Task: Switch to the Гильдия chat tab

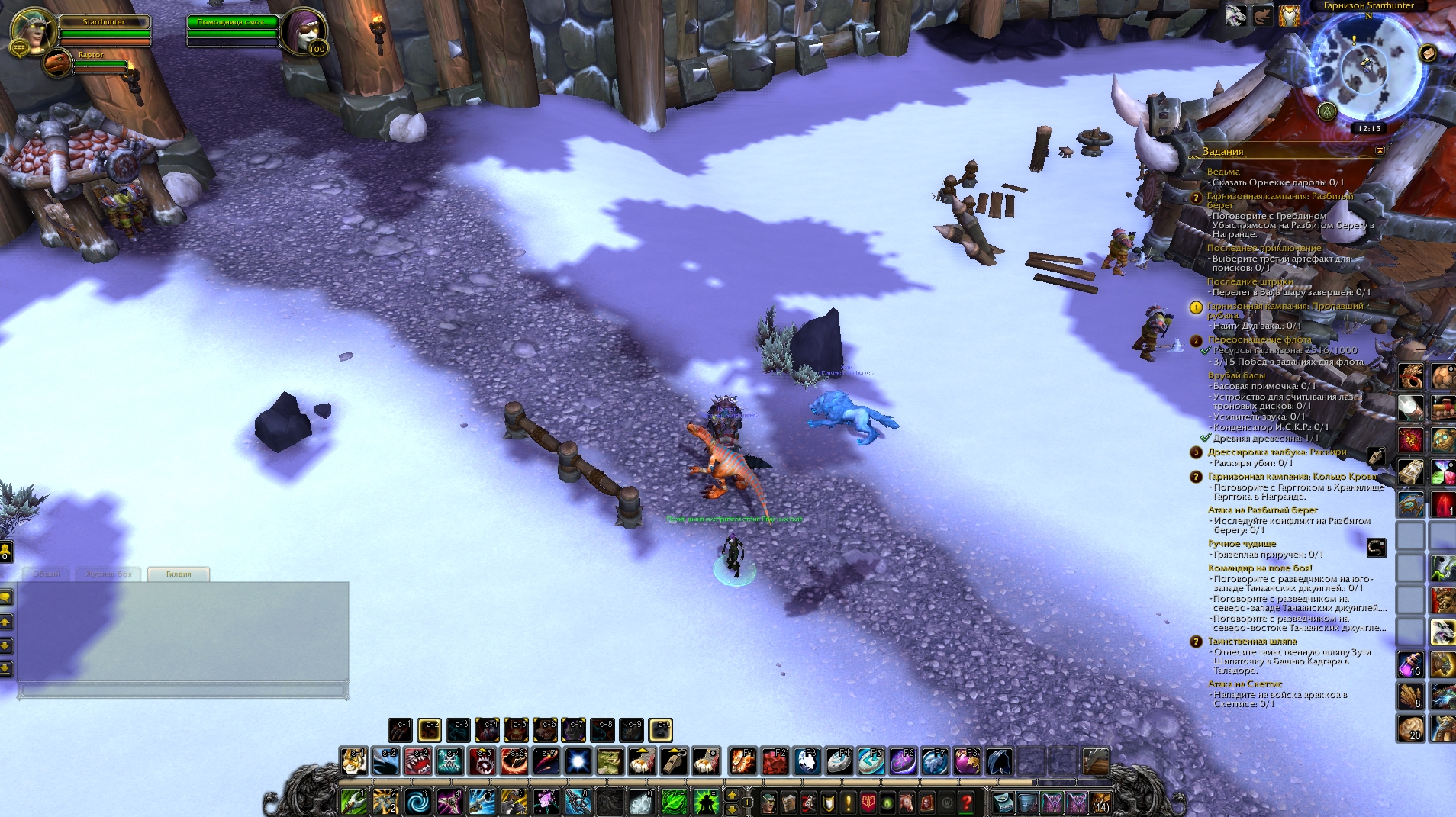Action: (x=178, y=574)
